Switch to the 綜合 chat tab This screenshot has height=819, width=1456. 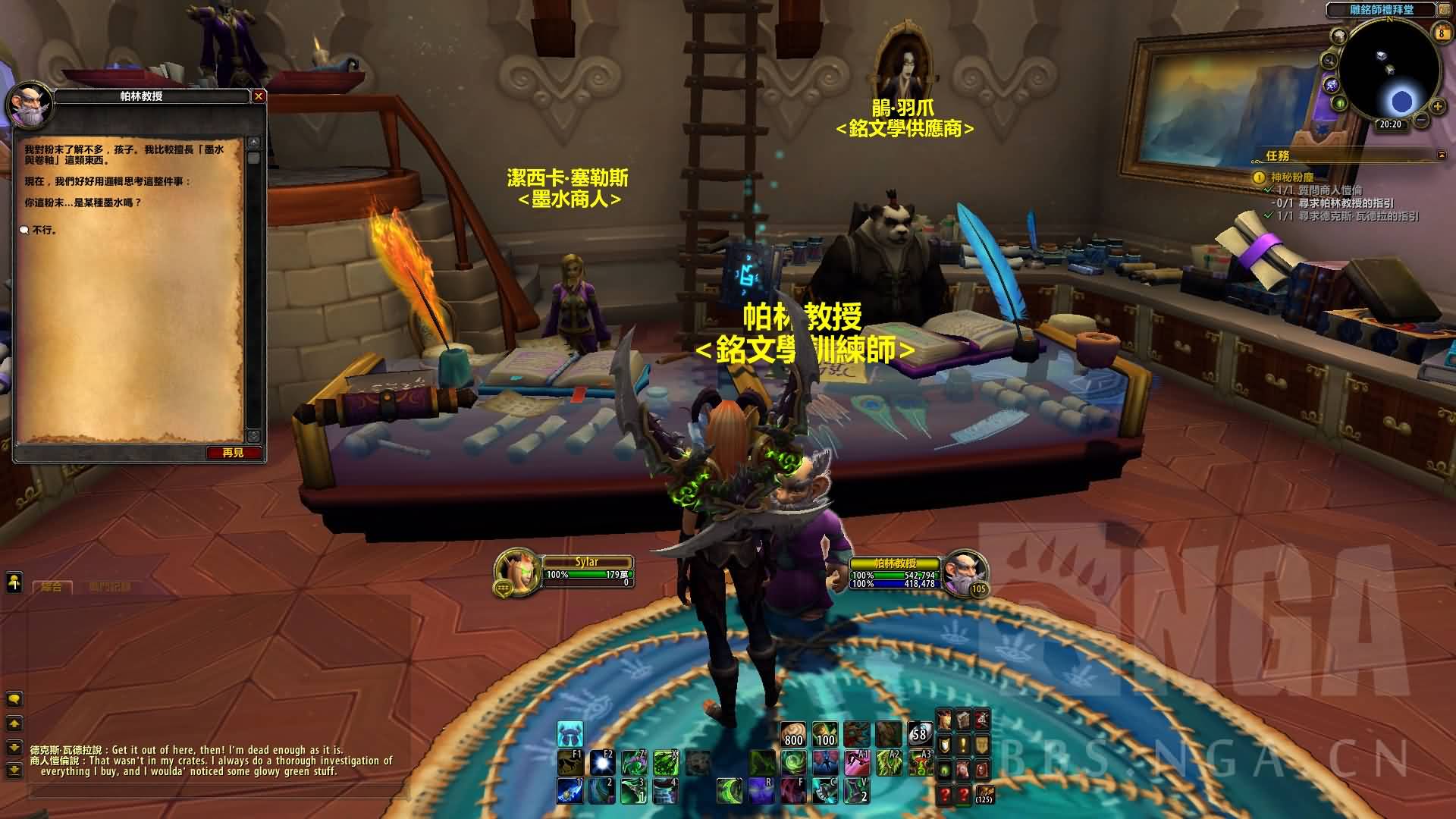click(x=52, y=587)
